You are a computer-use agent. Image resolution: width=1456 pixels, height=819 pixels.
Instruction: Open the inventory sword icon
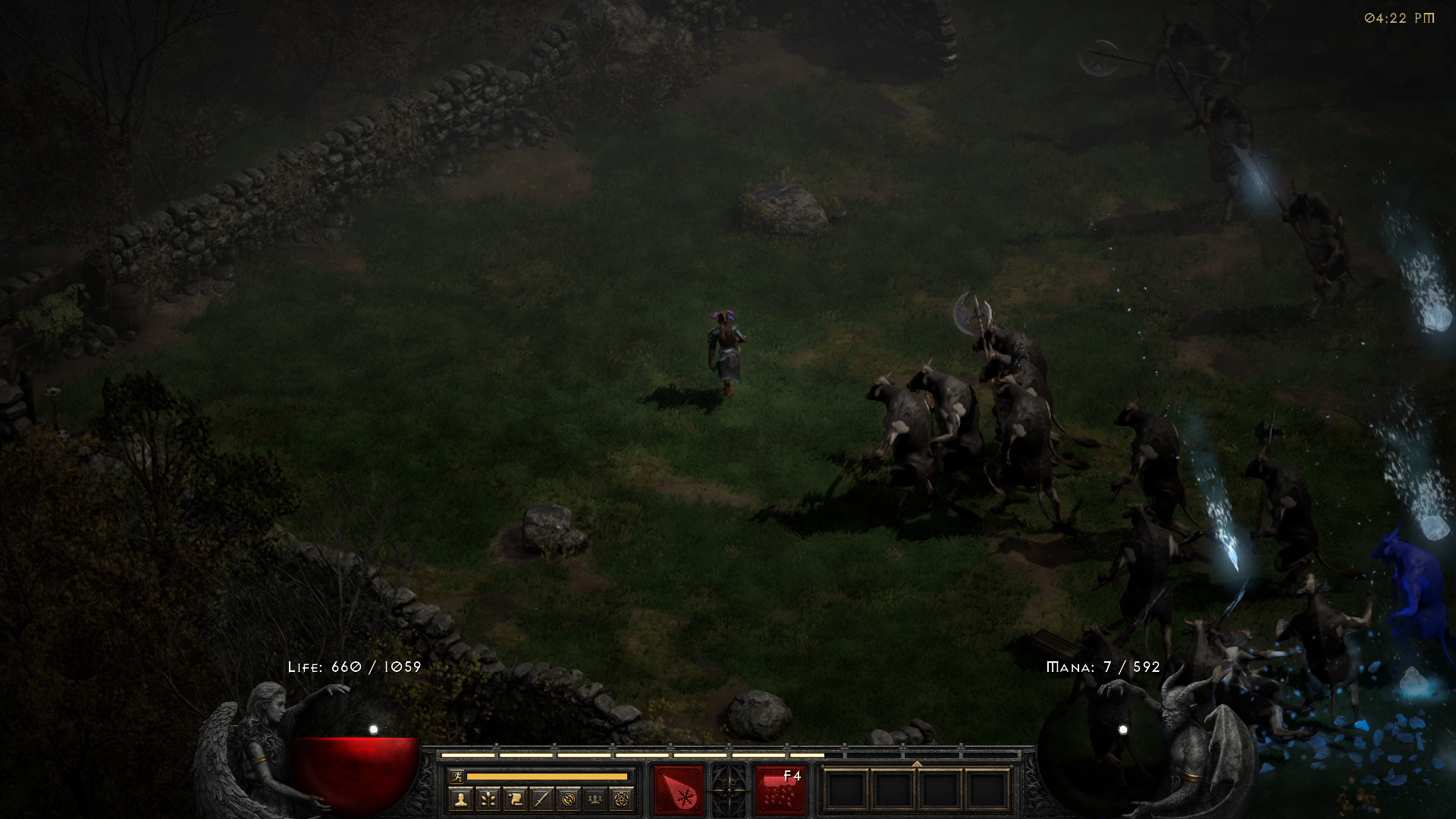pos(541,799)
